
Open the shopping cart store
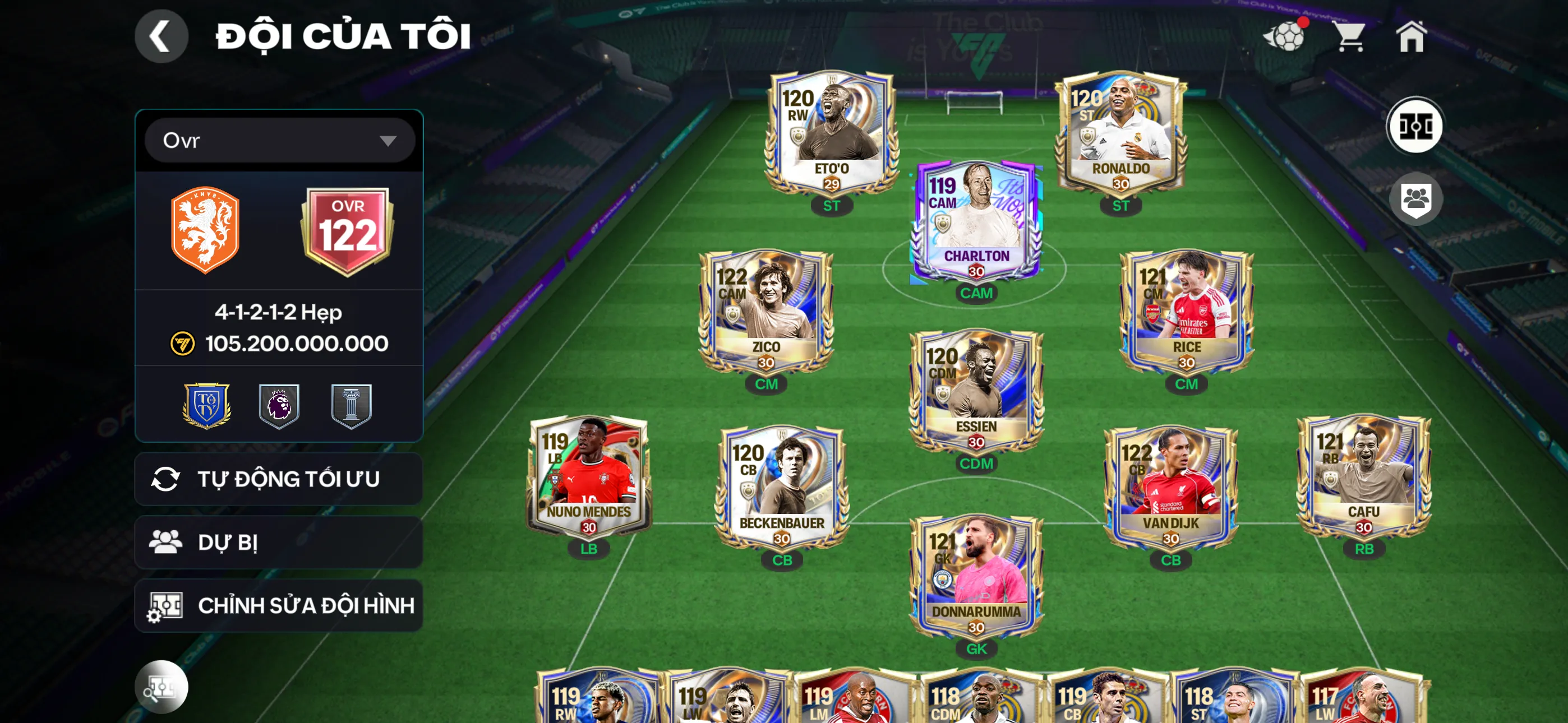1350,36
